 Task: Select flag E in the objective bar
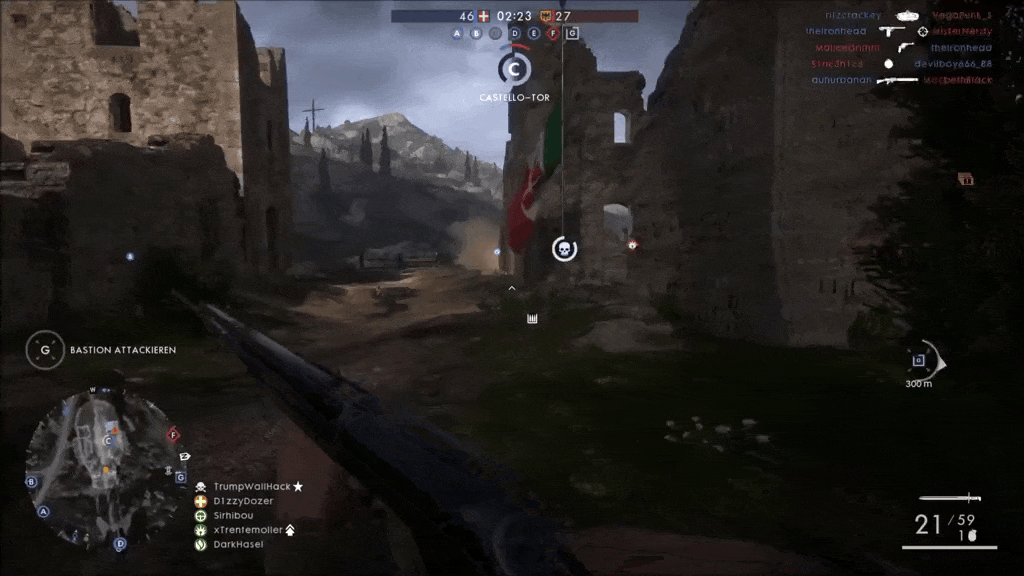click(x=534, y=33)
